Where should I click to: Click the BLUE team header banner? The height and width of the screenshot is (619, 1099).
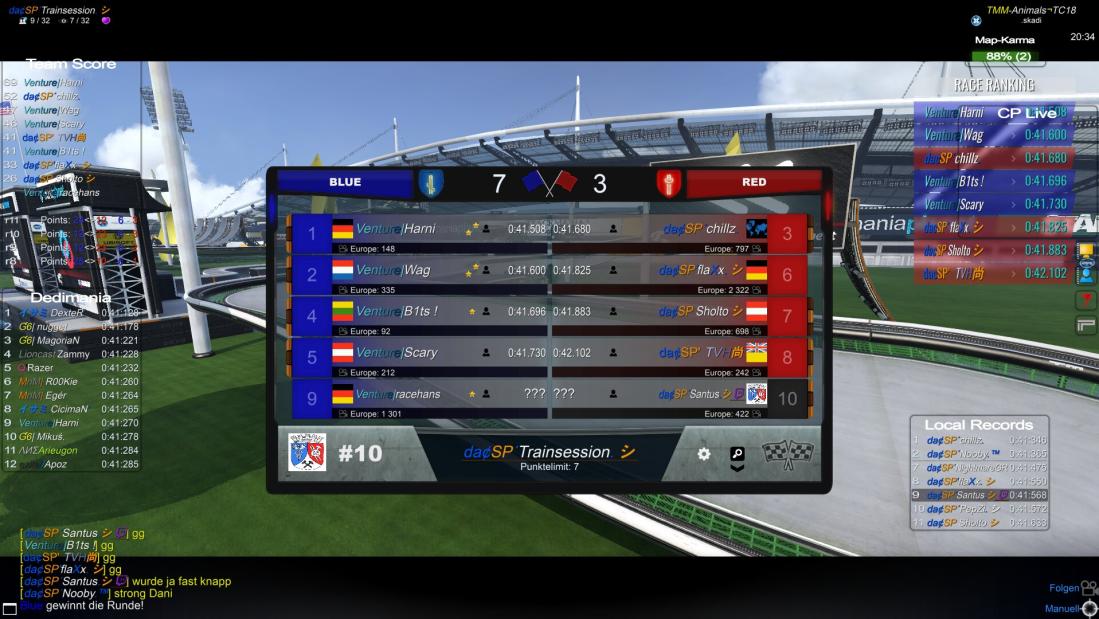pos(345,182)
